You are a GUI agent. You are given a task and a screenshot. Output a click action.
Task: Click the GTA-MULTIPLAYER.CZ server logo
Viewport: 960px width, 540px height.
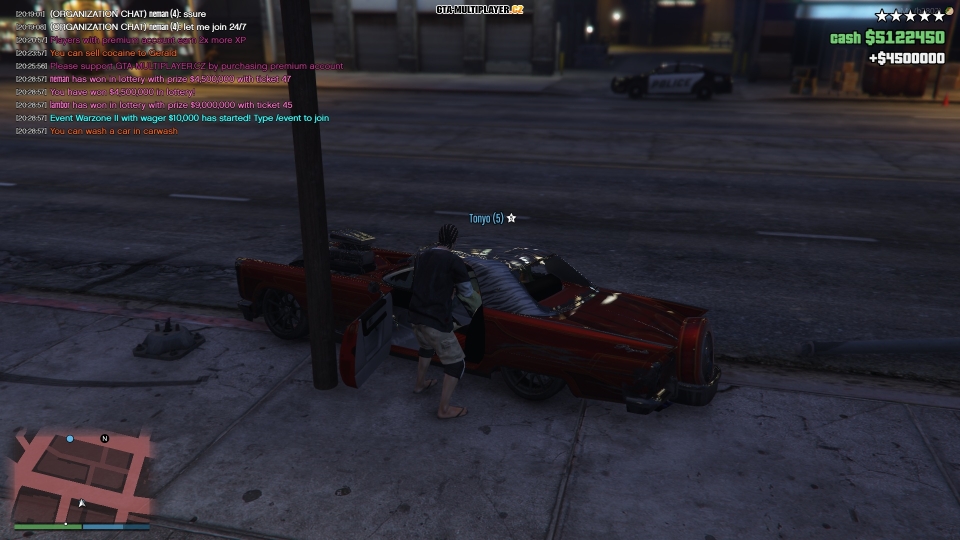[479, 9]
